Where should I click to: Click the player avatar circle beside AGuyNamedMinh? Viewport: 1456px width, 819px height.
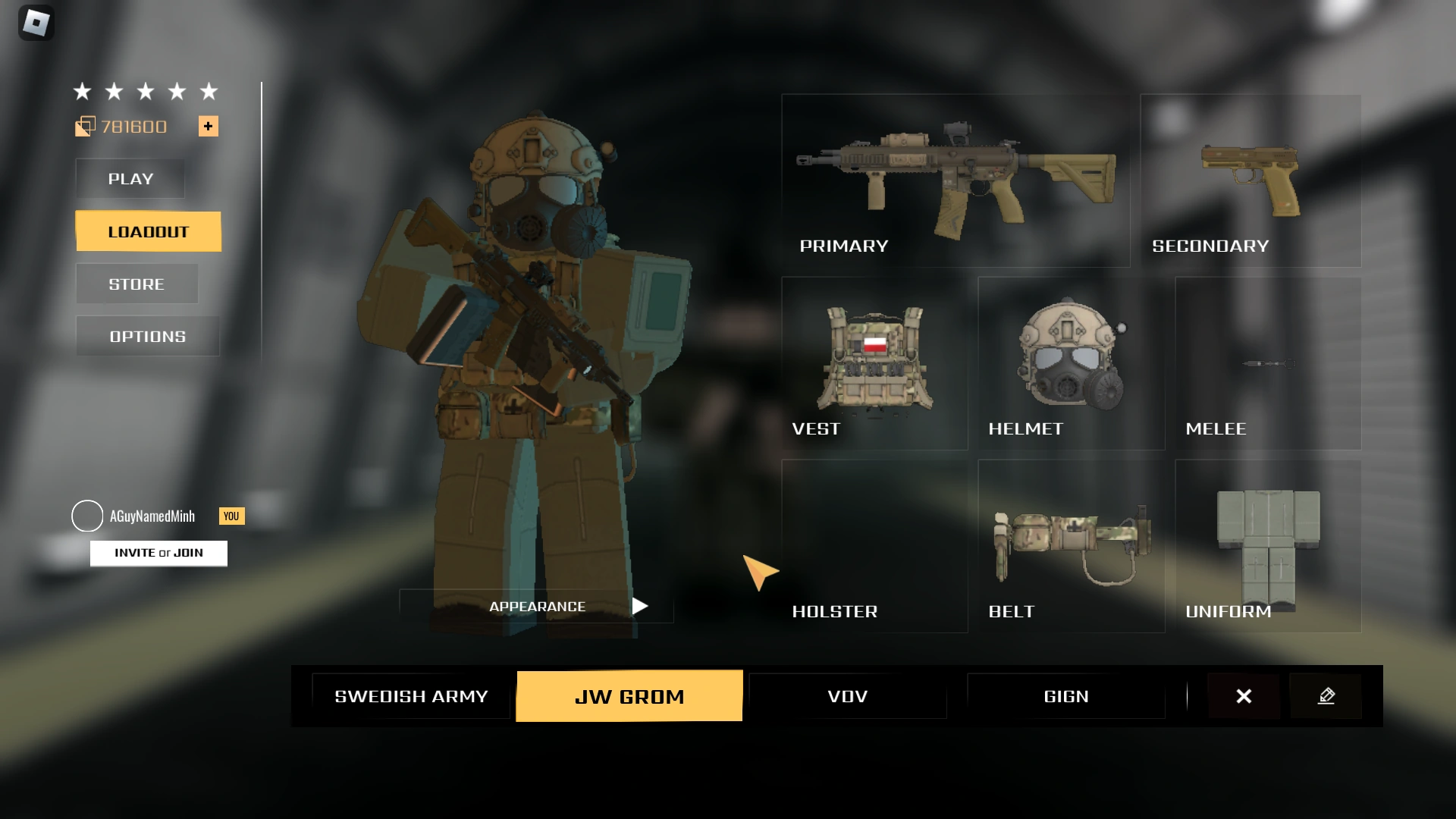[87, 516]
